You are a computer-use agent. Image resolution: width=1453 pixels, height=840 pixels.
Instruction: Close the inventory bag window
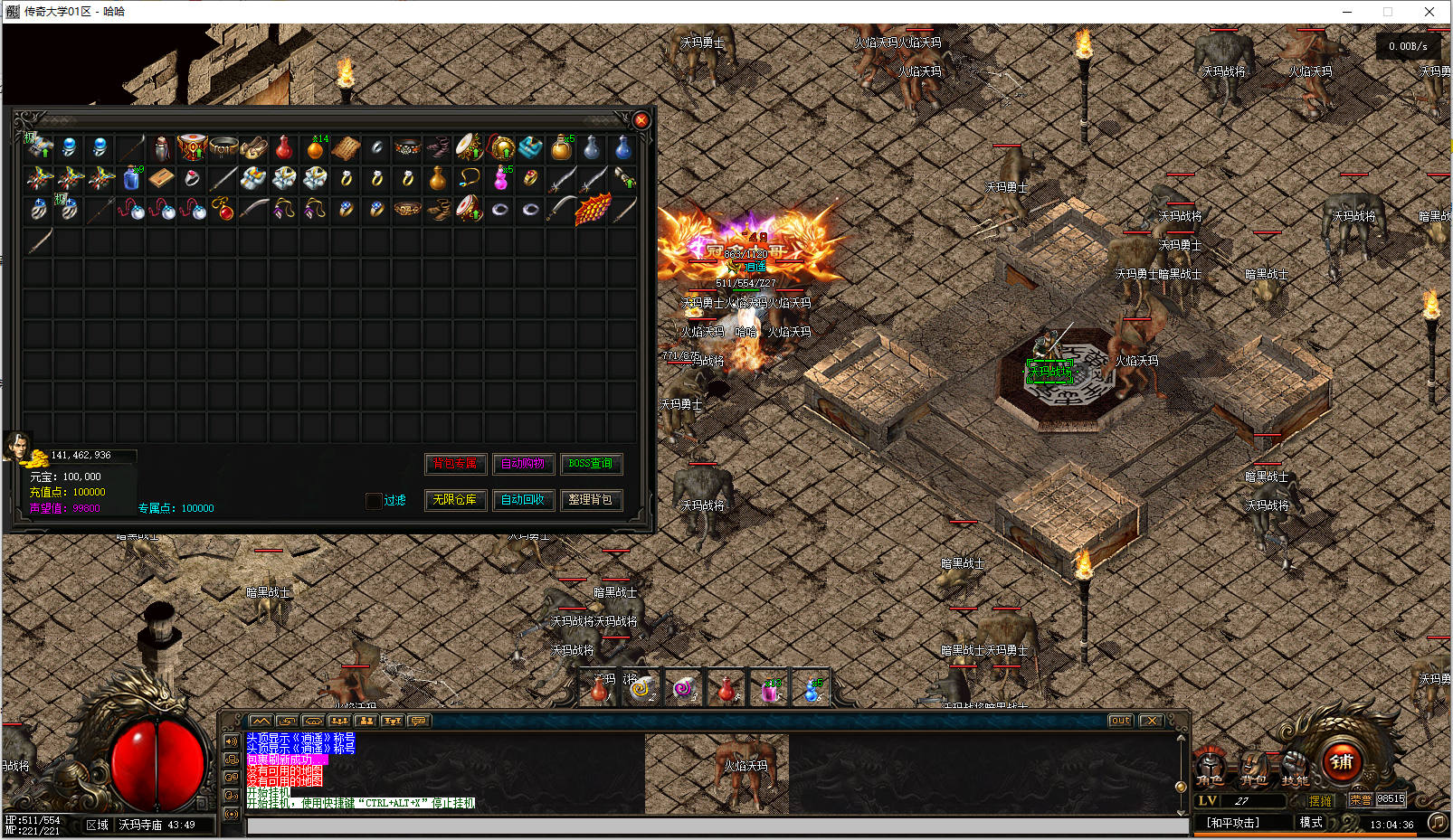(641, 120)
